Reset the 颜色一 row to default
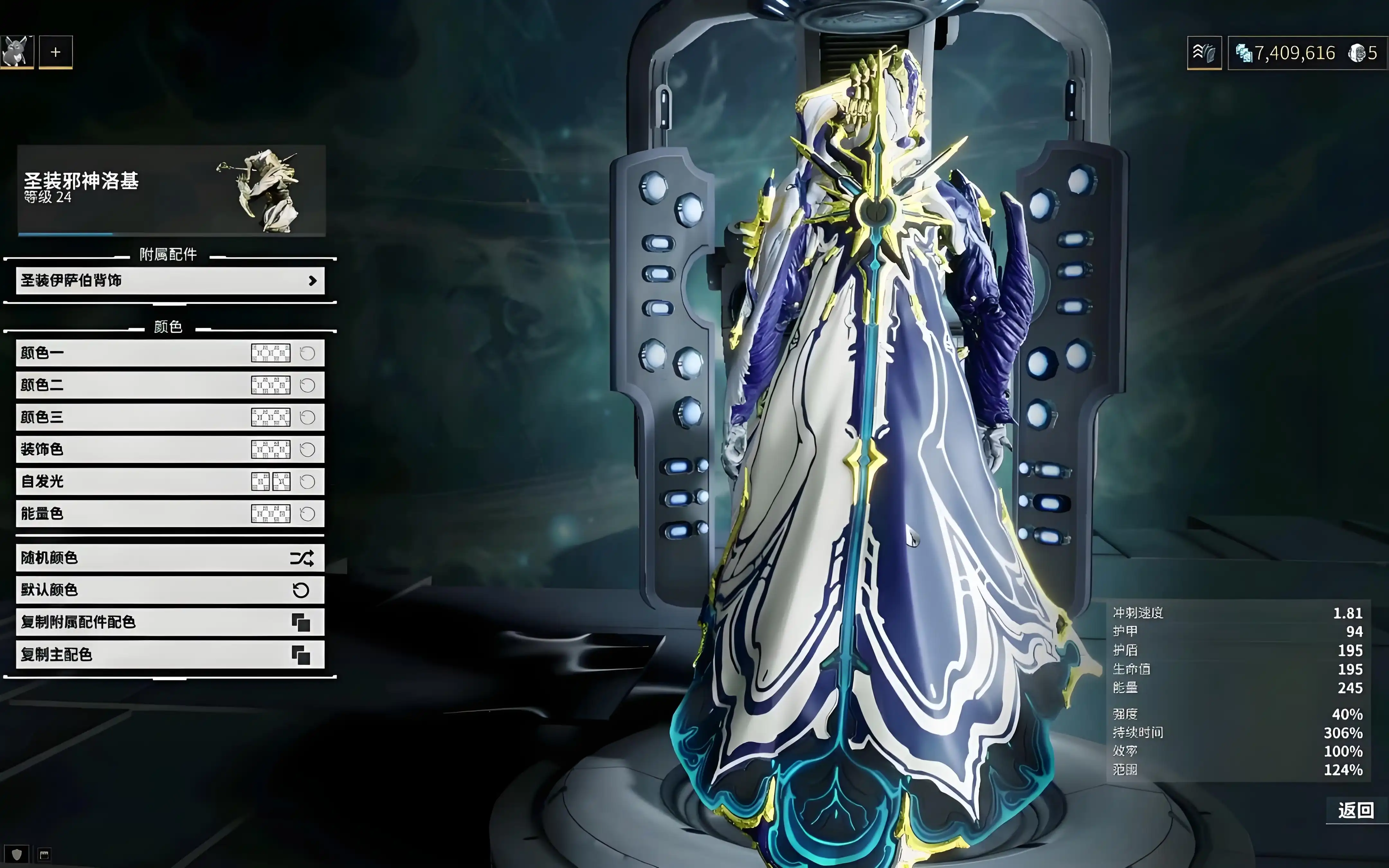The image size is (1389, 868). point(308,353)
